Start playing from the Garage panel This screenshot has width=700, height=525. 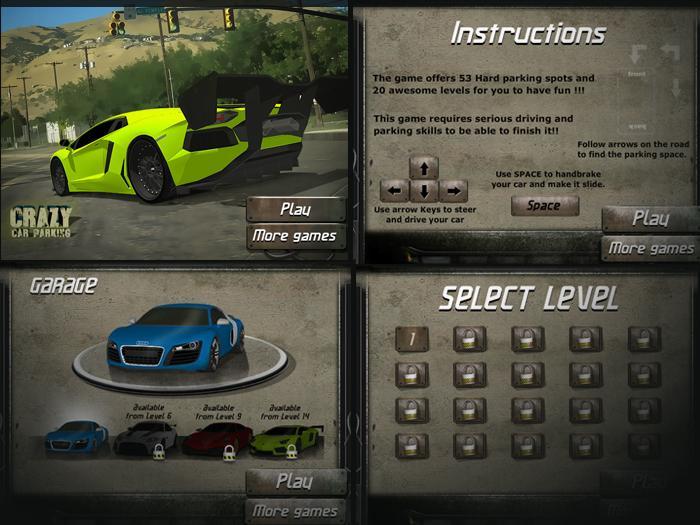point(296,481)
